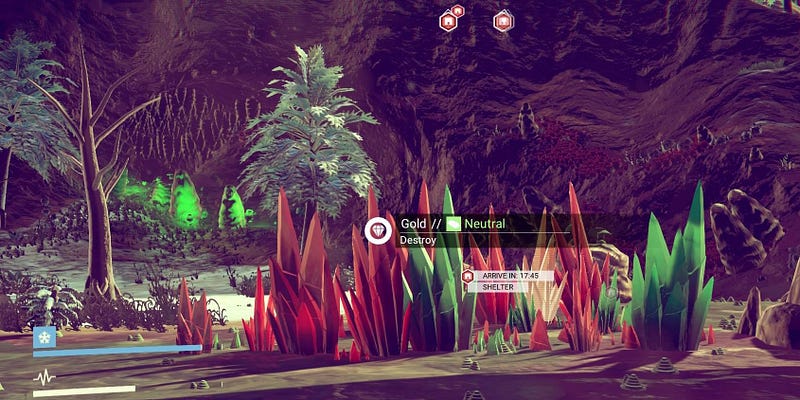Click the snowflake hazard protection icon
The width and height of the screenshot is (800, 400).
[x=45, y=336]
